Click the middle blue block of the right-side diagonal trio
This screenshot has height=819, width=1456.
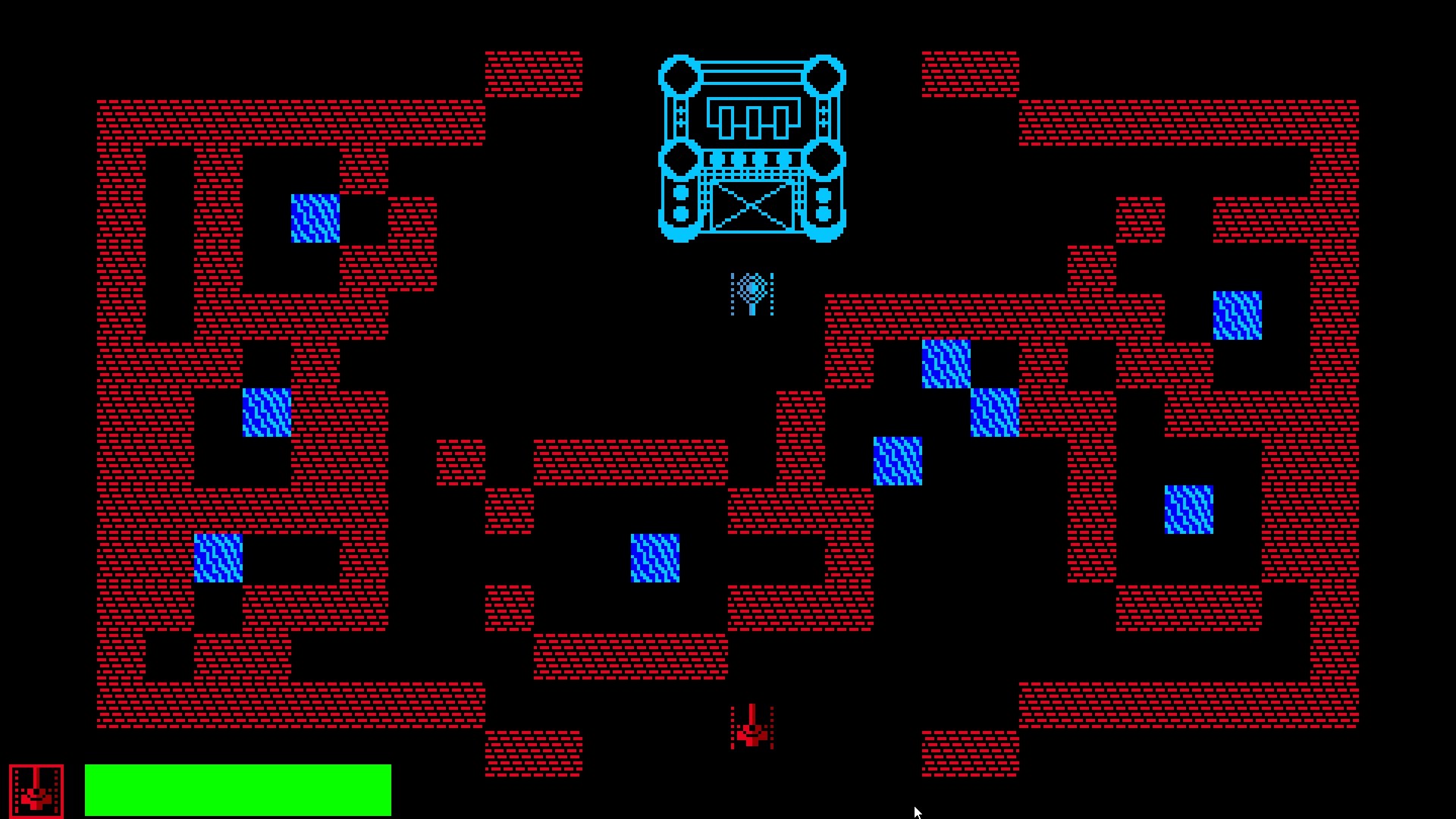993,414
